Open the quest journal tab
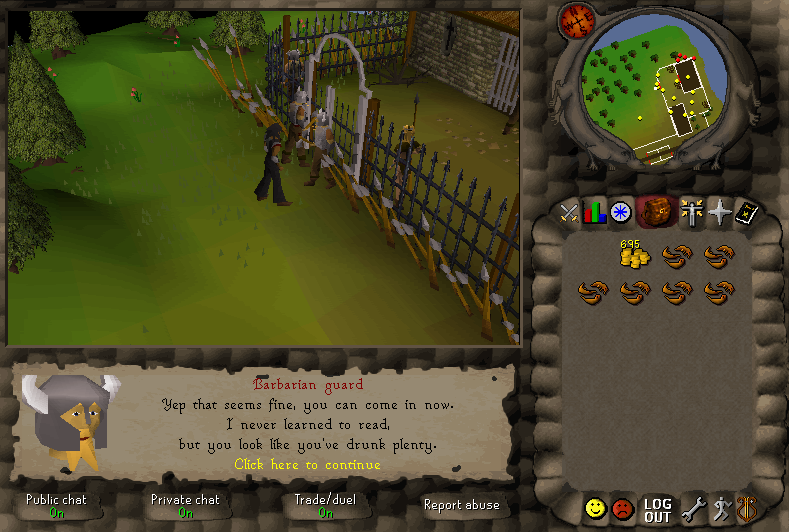Image resolution: width=789 pixels, height=532 pixels. pyautogui.click(x=621, y=212)
